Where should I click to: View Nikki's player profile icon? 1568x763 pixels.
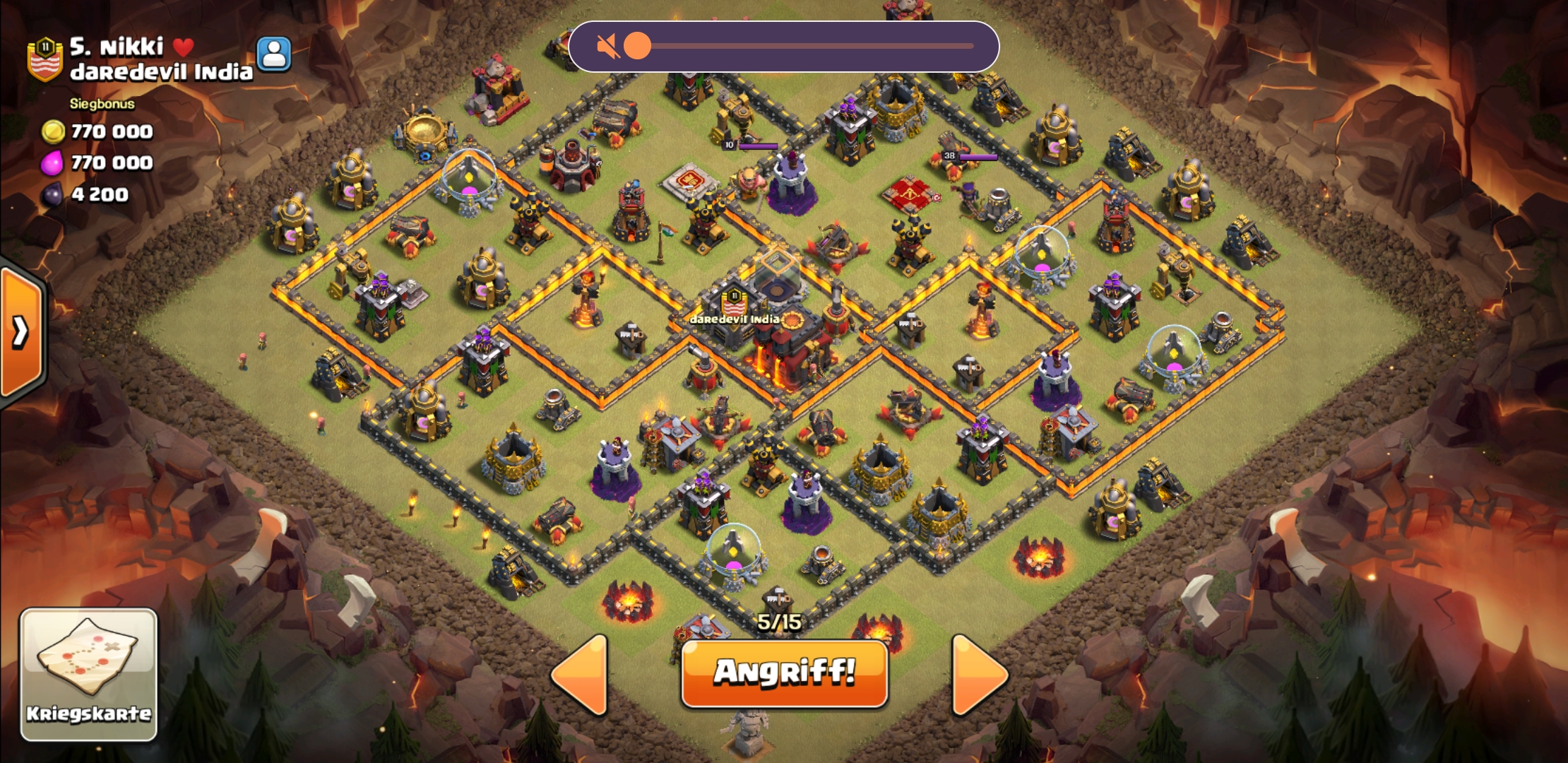point(274,54)
